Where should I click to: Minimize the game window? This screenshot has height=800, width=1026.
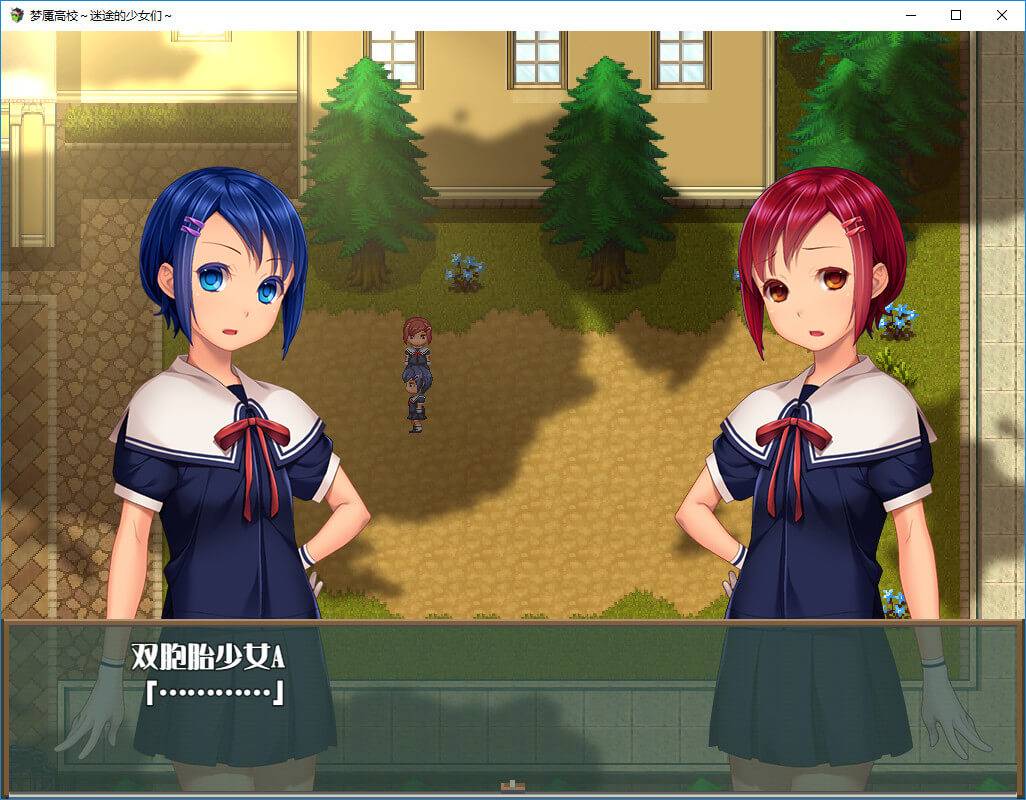click(x=910, y=15)
